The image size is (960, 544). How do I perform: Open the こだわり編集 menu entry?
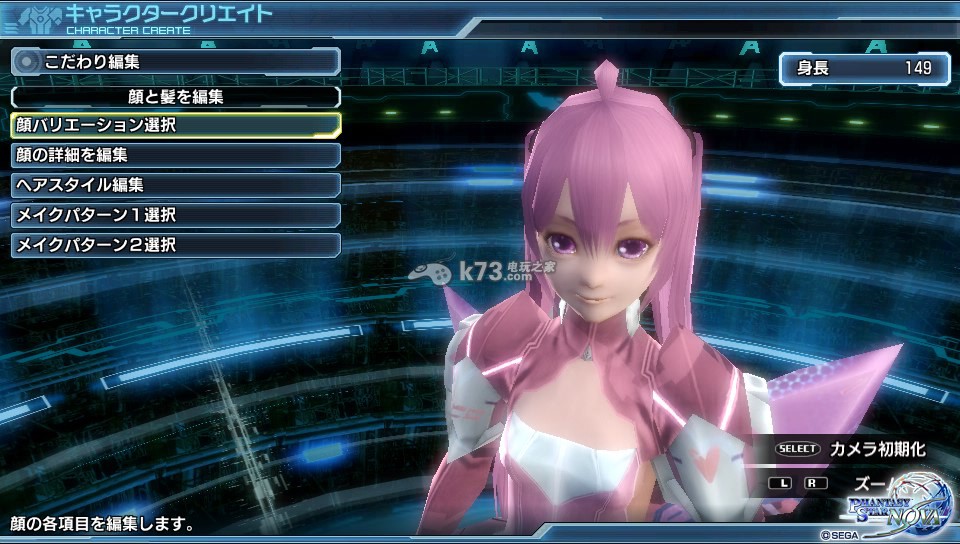175,61
